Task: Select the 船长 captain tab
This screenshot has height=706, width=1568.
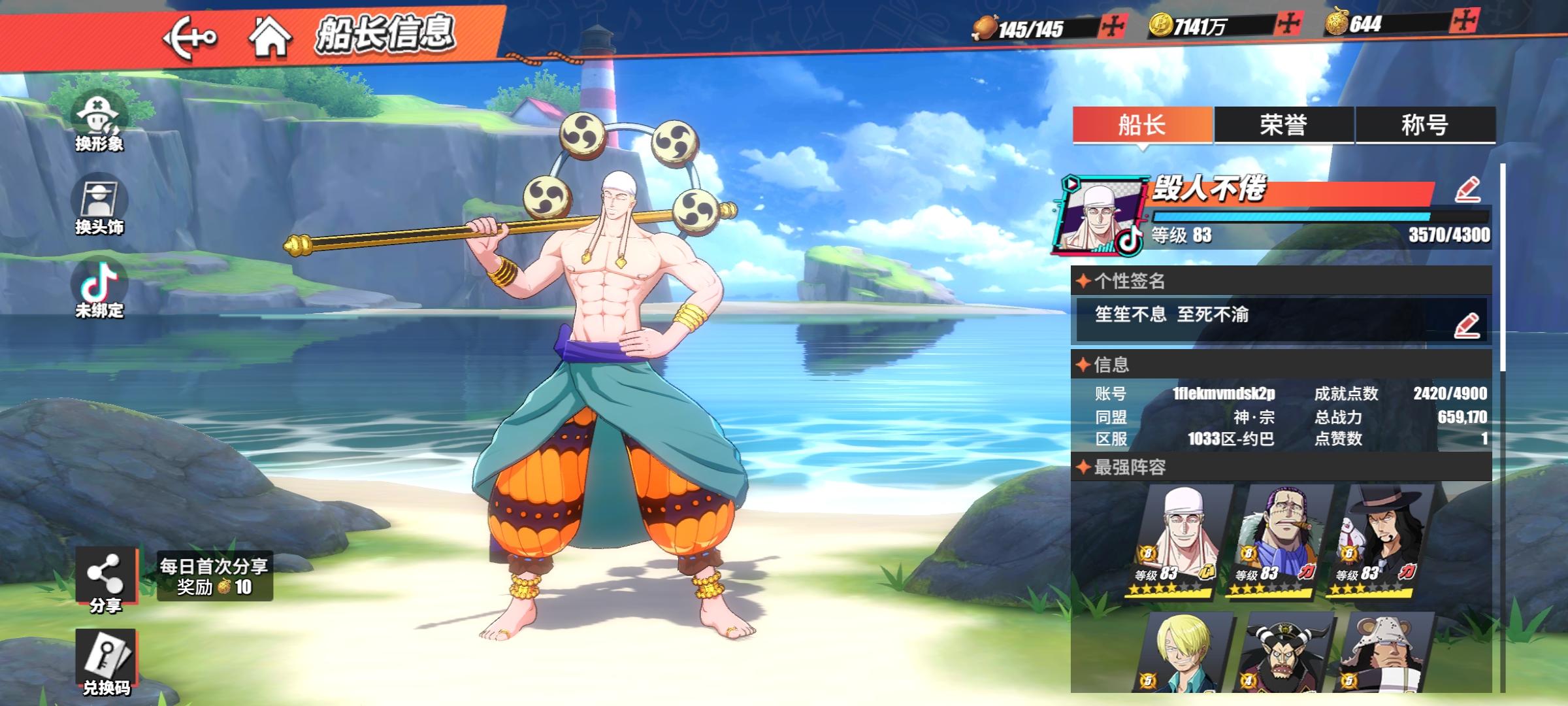Action: 1142,125
